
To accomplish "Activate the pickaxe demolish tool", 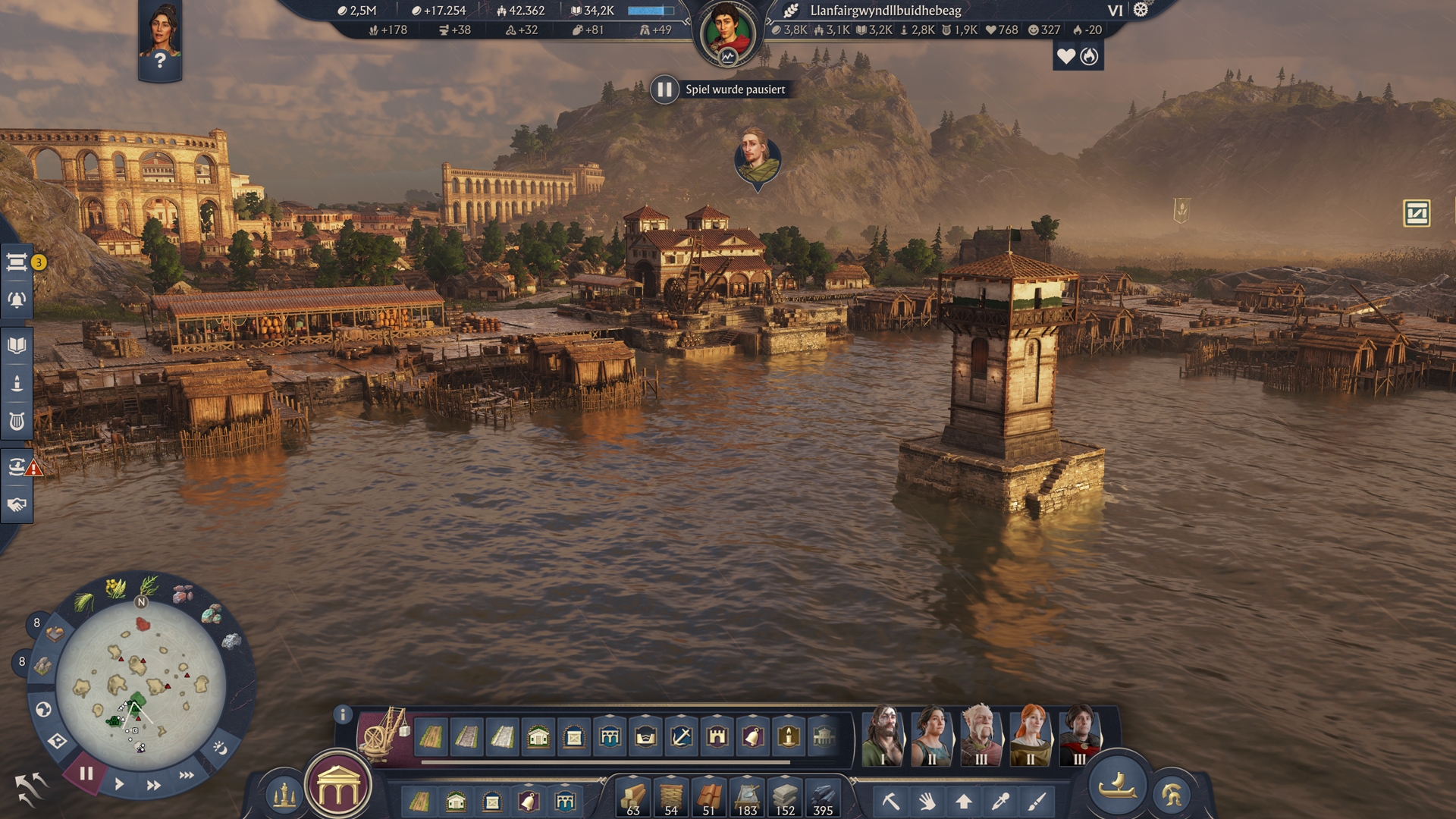I will pos(890,801).
